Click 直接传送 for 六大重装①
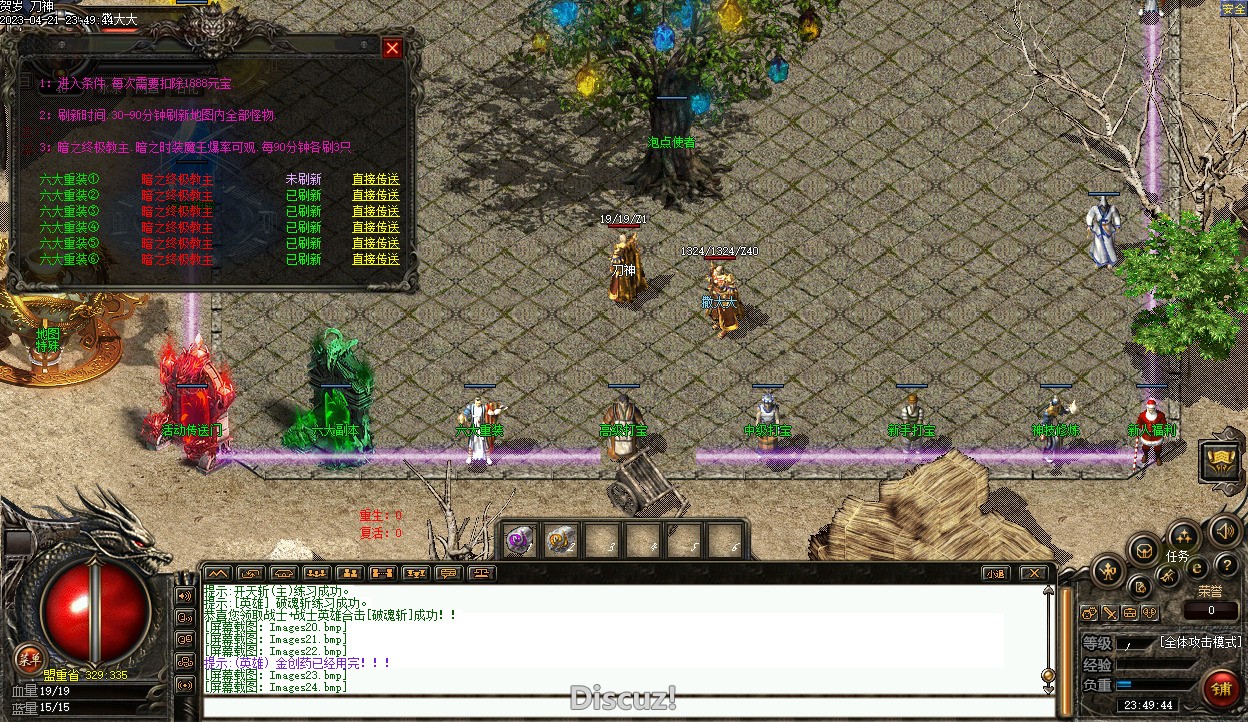The image size is (1248, 722). coord(375,180)
